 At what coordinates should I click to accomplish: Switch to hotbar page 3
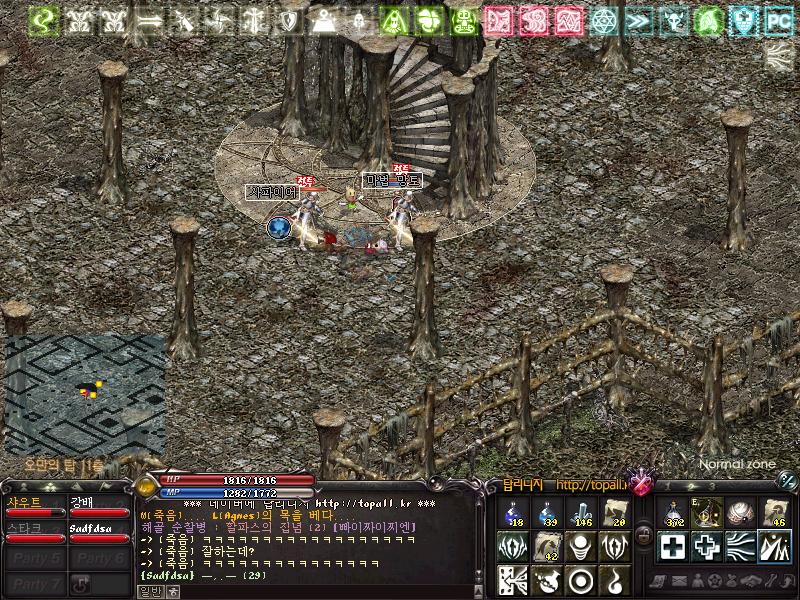713,486
